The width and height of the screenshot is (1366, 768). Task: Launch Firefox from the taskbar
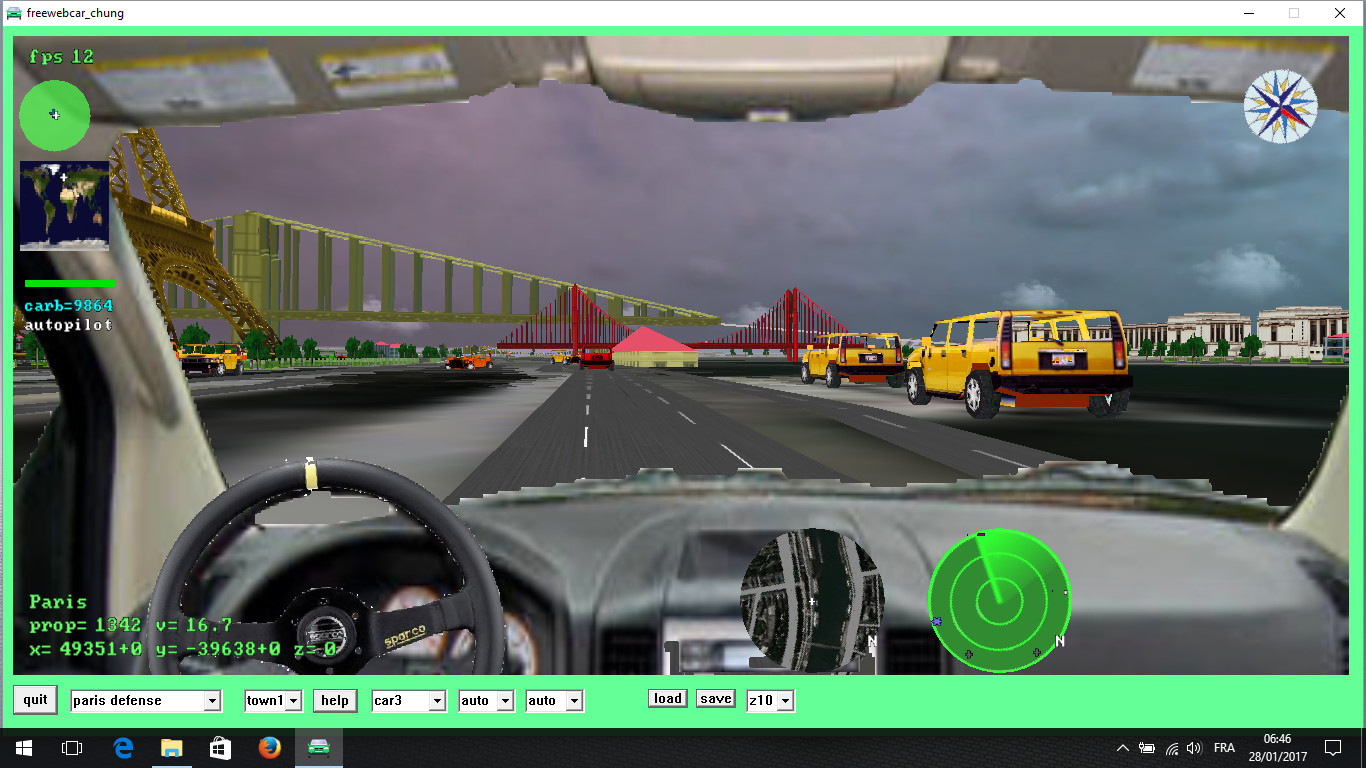coord(270,747)
